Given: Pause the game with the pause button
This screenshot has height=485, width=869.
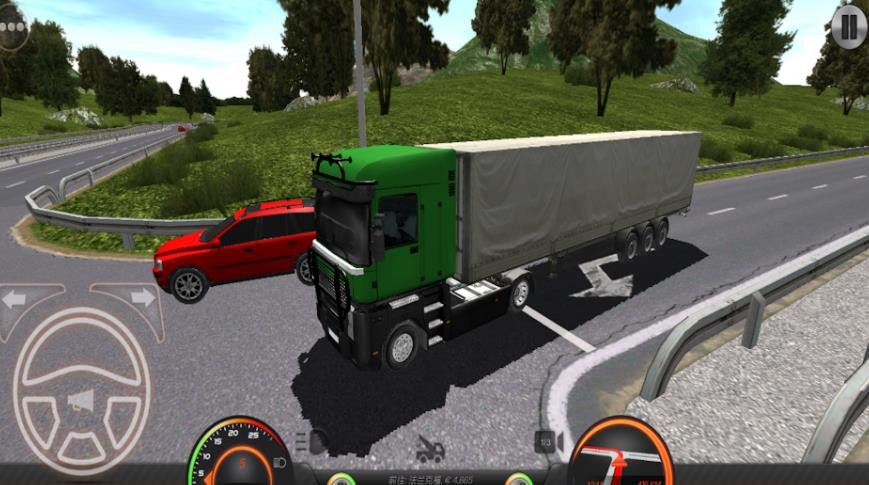Looking at the screenshot, I should 849,27.
